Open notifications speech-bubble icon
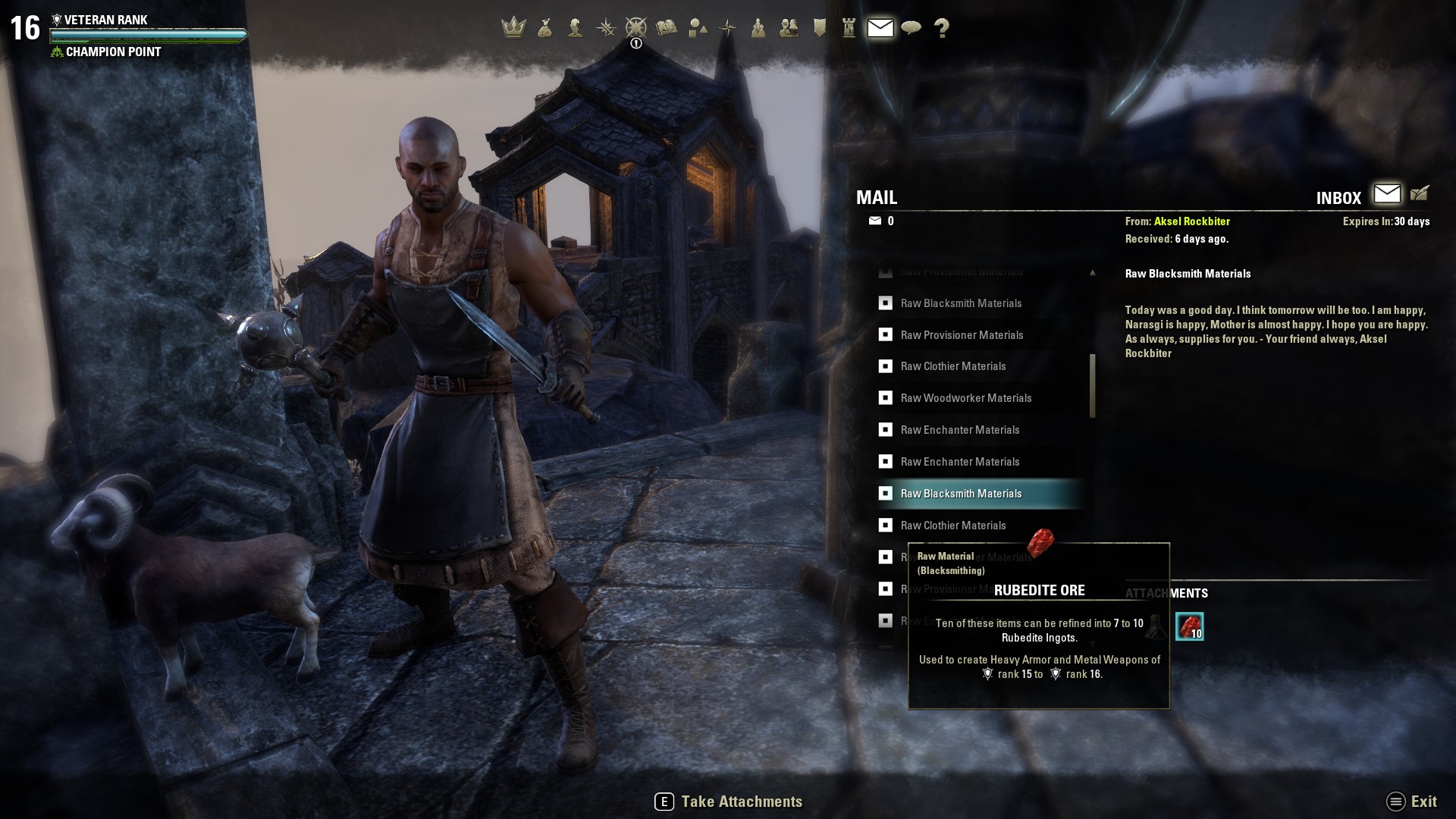This screenshot has height=819, width=1456. [x=911, y=28]
